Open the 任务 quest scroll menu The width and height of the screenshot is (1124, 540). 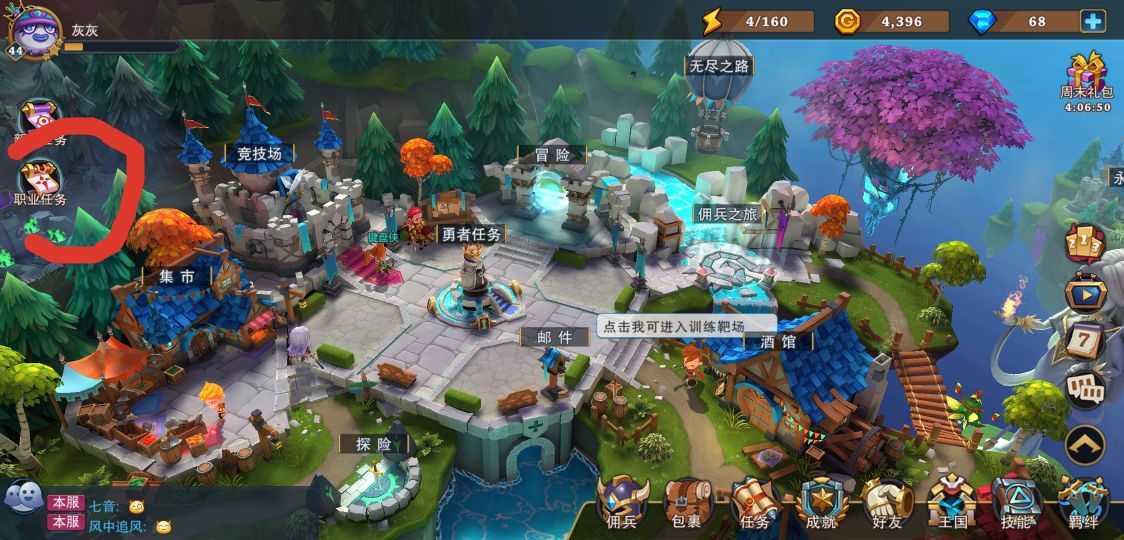755,500
